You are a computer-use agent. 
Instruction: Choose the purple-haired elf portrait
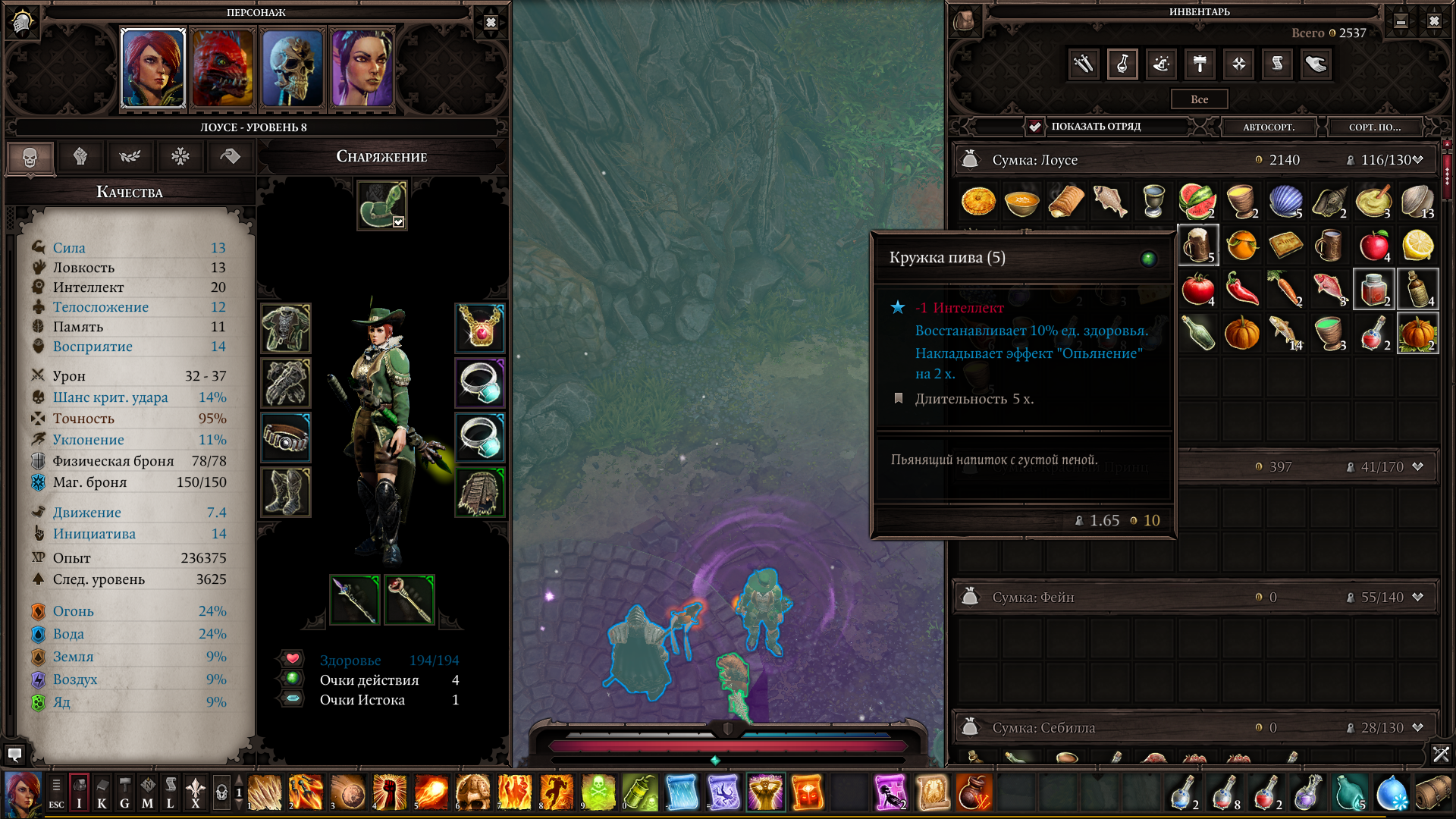coord(362,68)
